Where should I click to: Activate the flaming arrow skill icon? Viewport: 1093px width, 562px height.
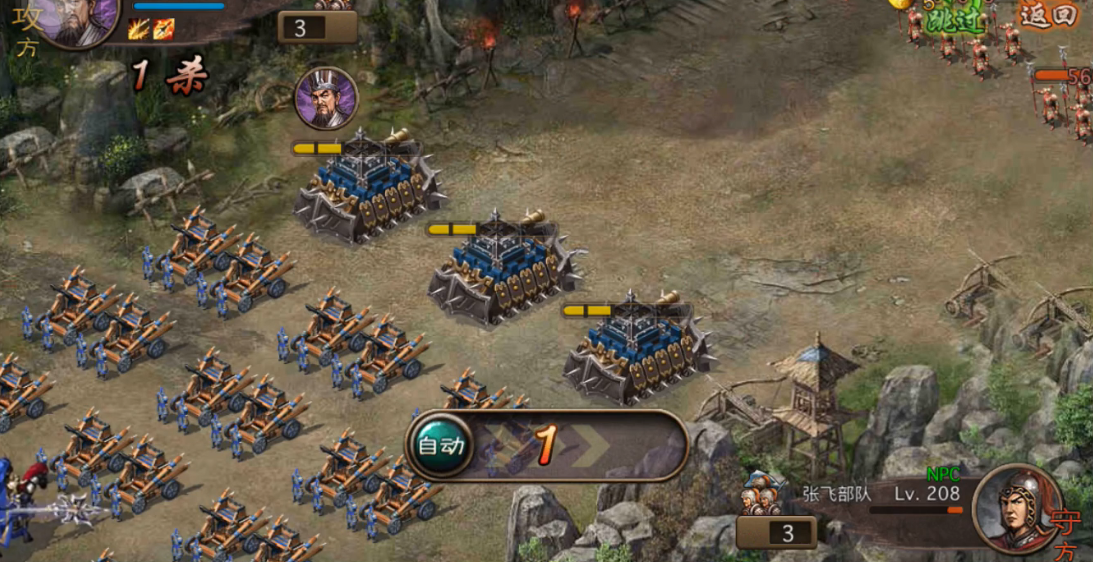(x=164, y=29)
